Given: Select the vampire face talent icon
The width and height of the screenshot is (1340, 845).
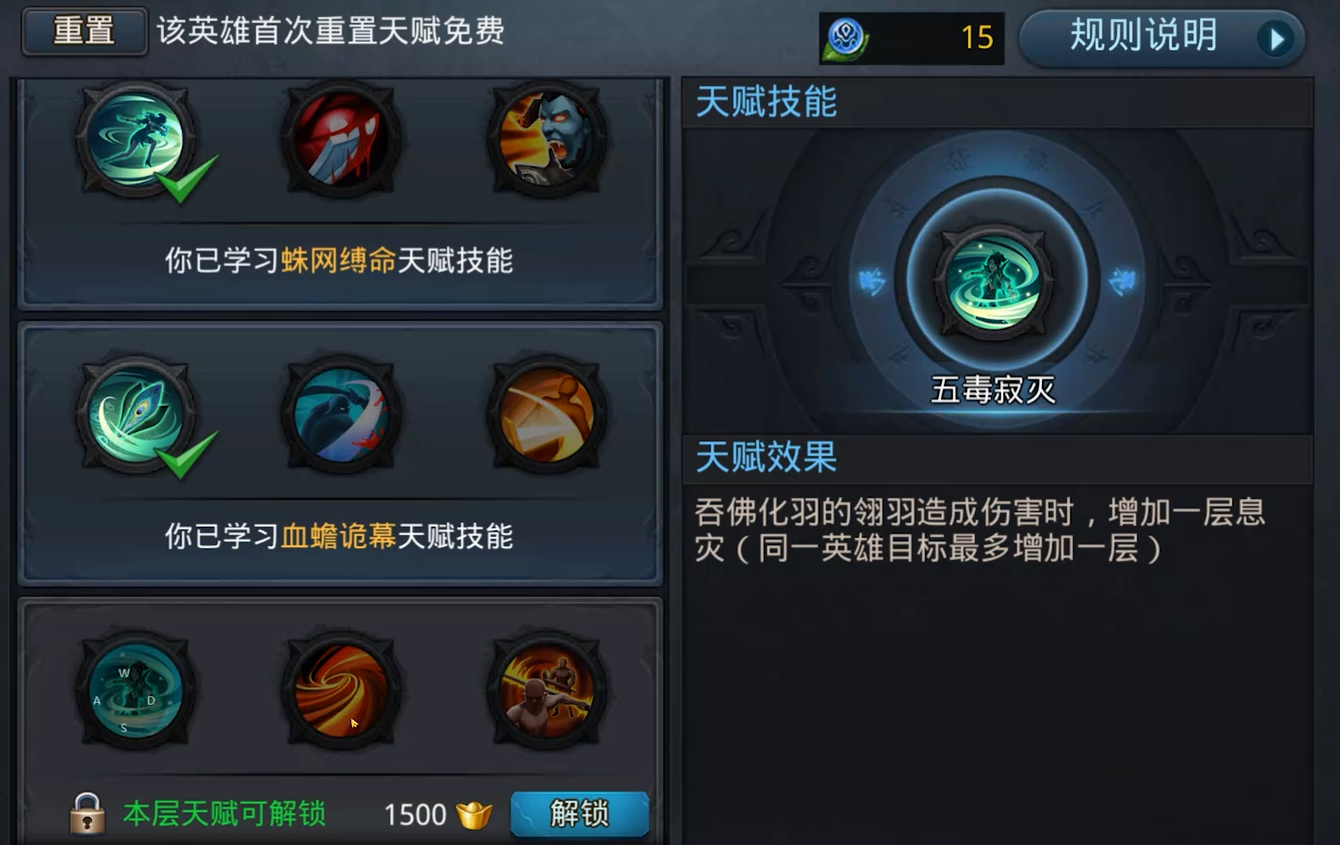Looking at the screenshot, I should pyautogui.click(x=548, y=140).
